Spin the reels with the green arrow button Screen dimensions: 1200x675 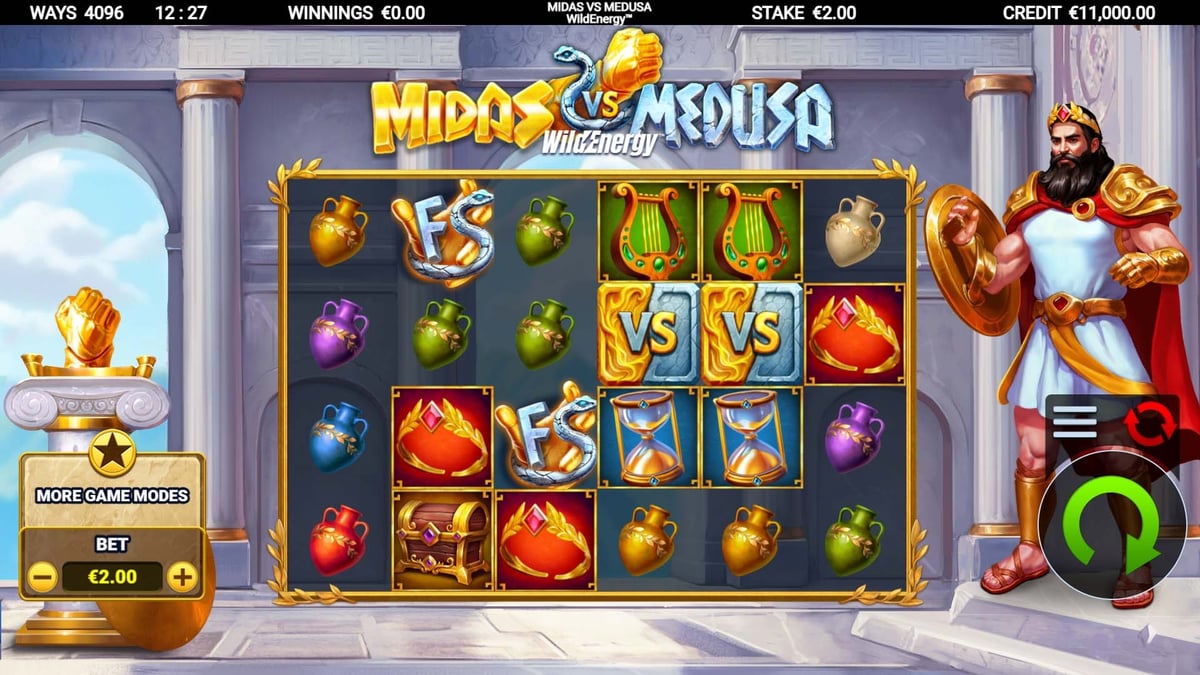[1110, 527]
